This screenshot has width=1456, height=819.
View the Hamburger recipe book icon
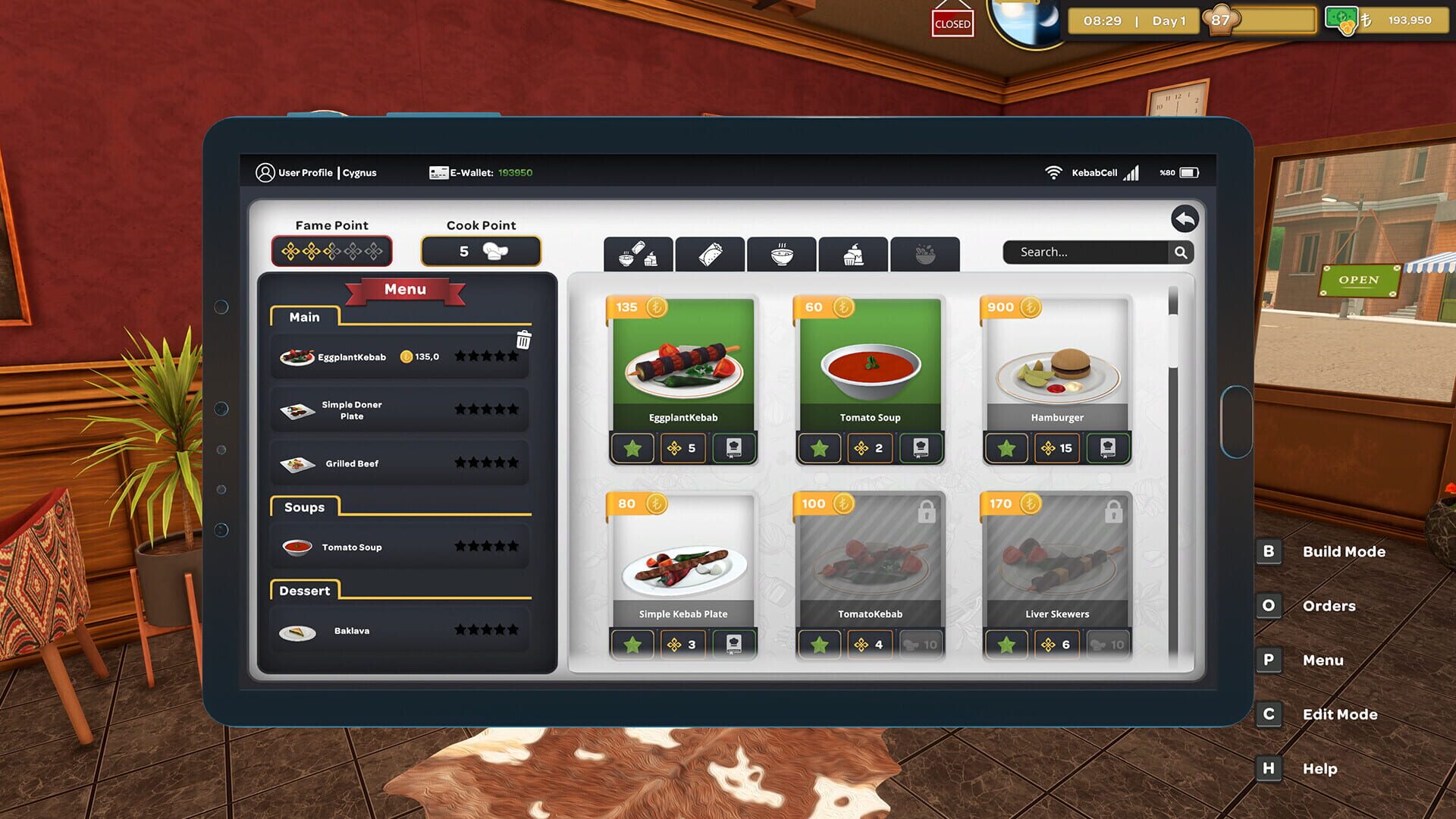(1108, 448)
